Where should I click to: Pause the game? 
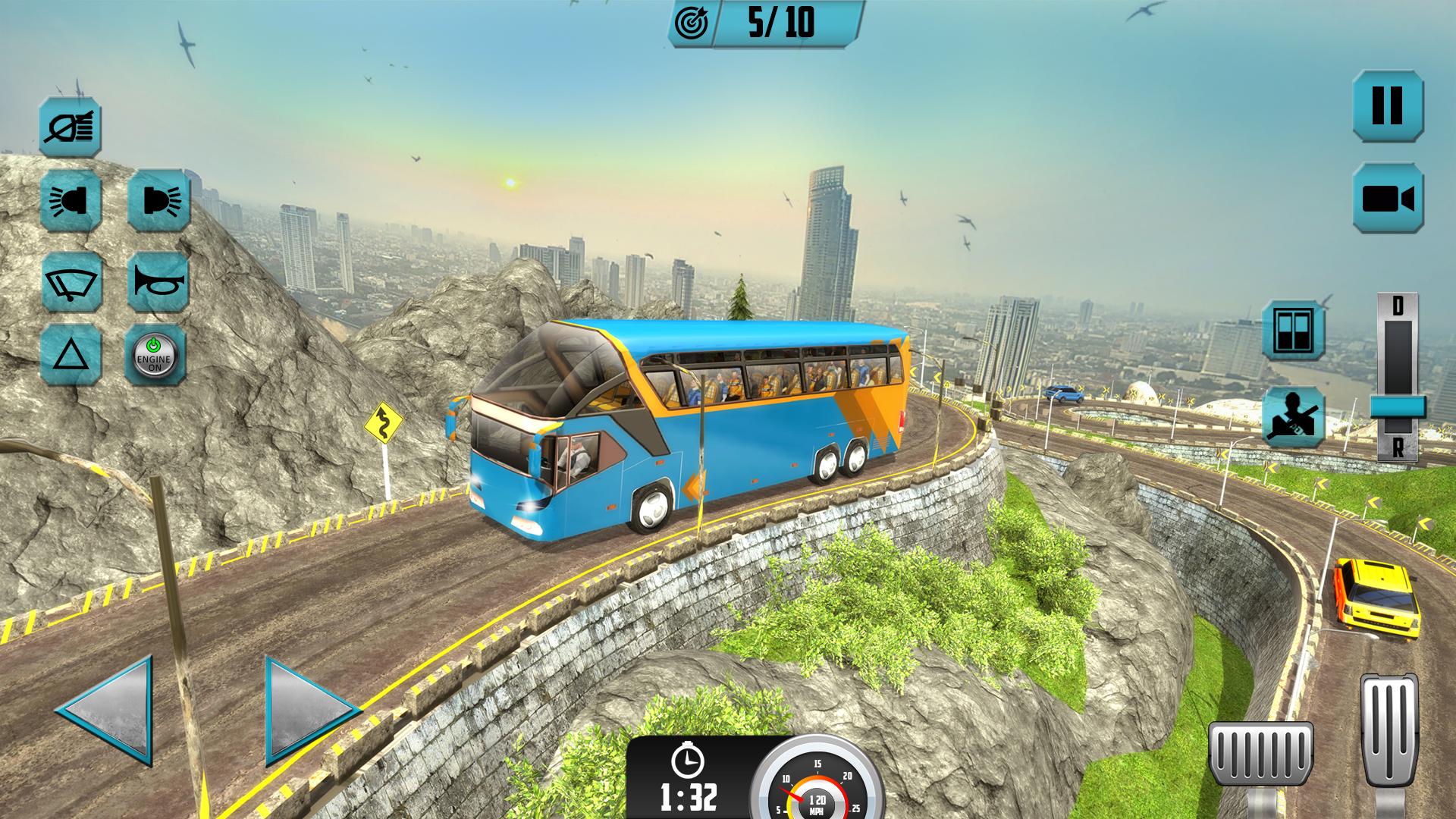pyautogui.click(x=1388, y=105)
